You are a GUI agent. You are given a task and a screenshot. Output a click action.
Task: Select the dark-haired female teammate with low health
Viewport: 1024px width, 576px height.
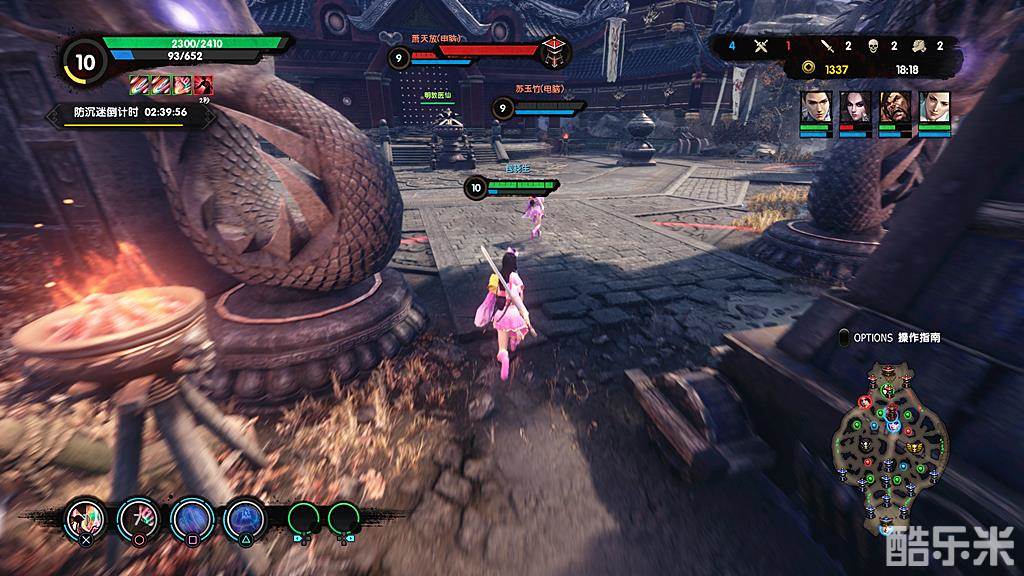[x=855, y=106]
